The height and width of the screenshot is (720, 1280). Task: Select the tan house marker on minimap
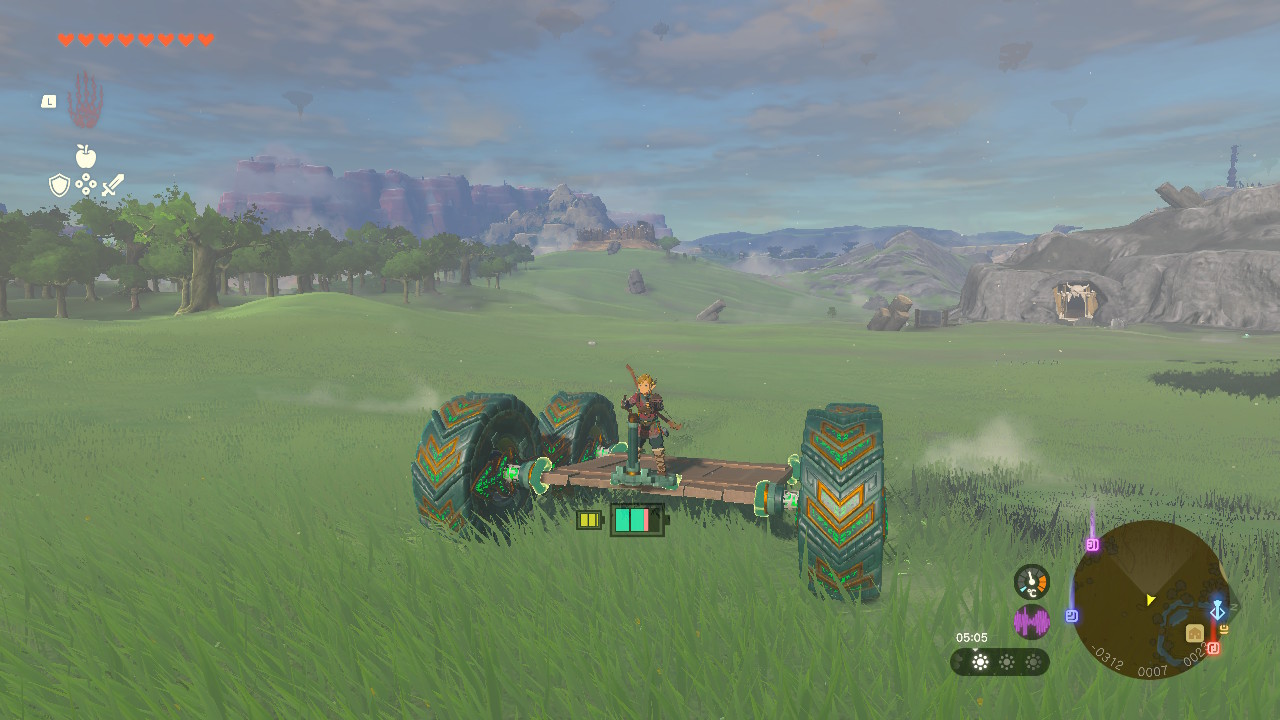pyautogui.click(x=1195, y=633)
